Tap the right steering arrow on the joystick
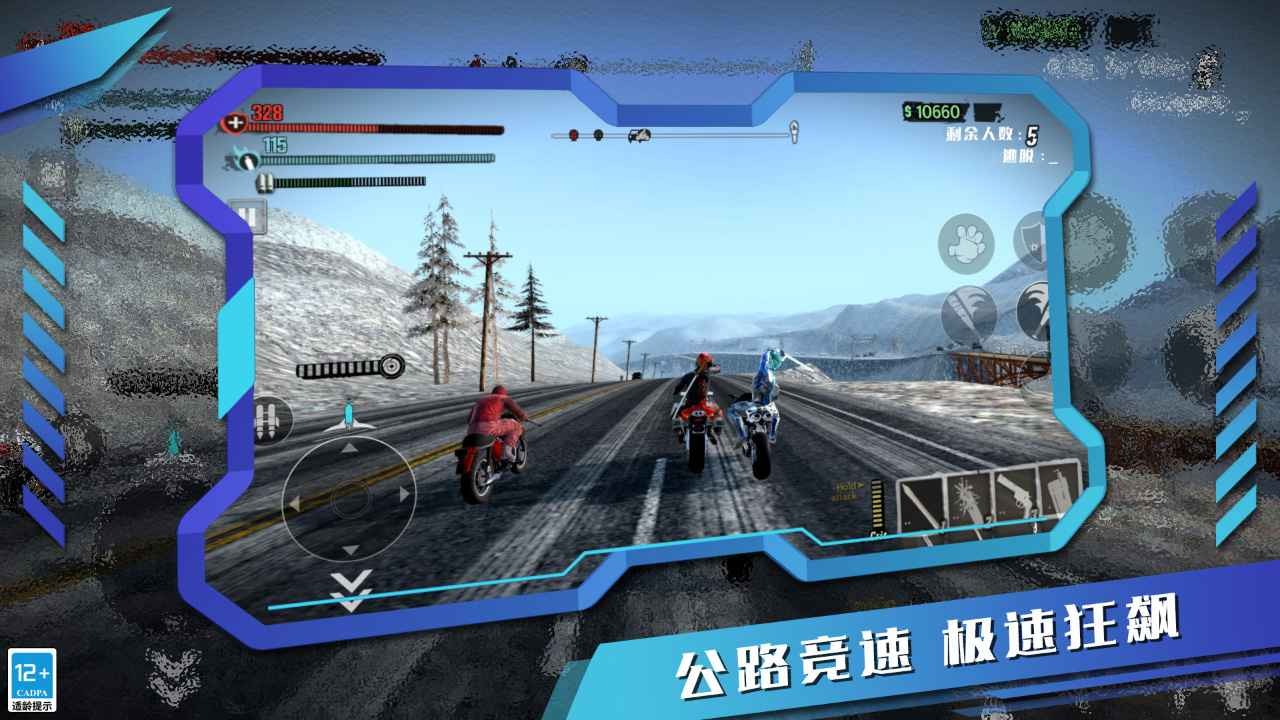Image resolution: width=1280 pixels, height=720 pixels. click(x=403, y=493)
